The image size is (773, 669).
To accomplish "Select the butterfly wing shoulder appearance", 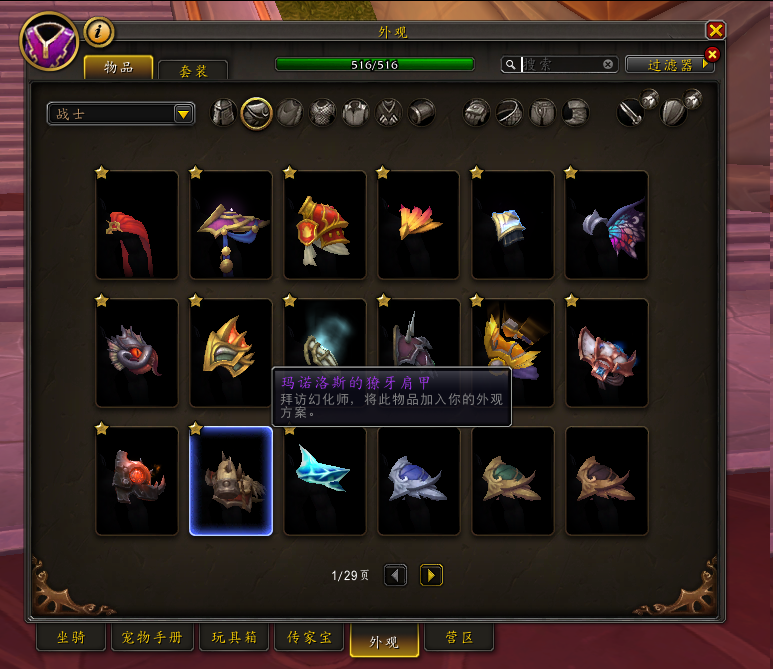I will point(607,225).
